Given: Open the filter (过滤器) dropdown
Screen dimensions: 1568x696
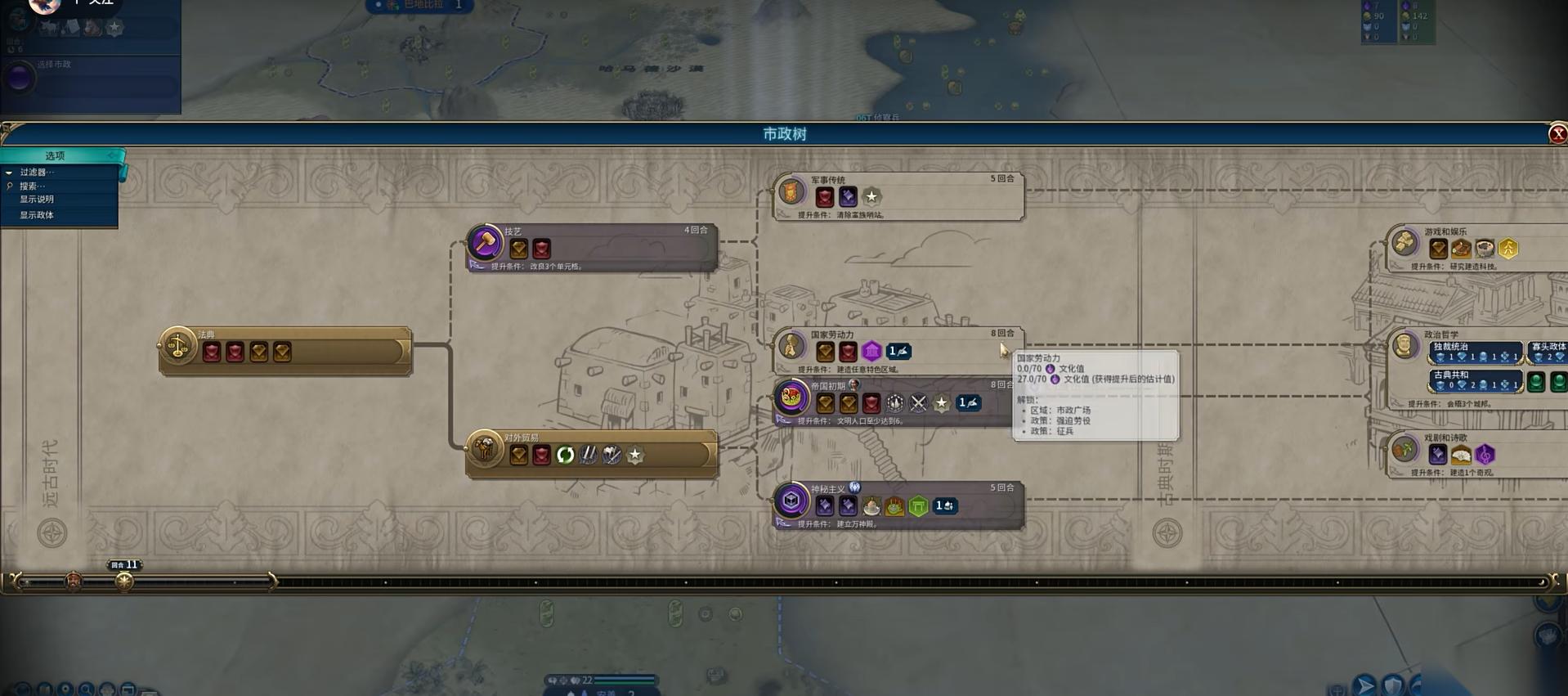Looking at the screenshot, I should [37, 173].
